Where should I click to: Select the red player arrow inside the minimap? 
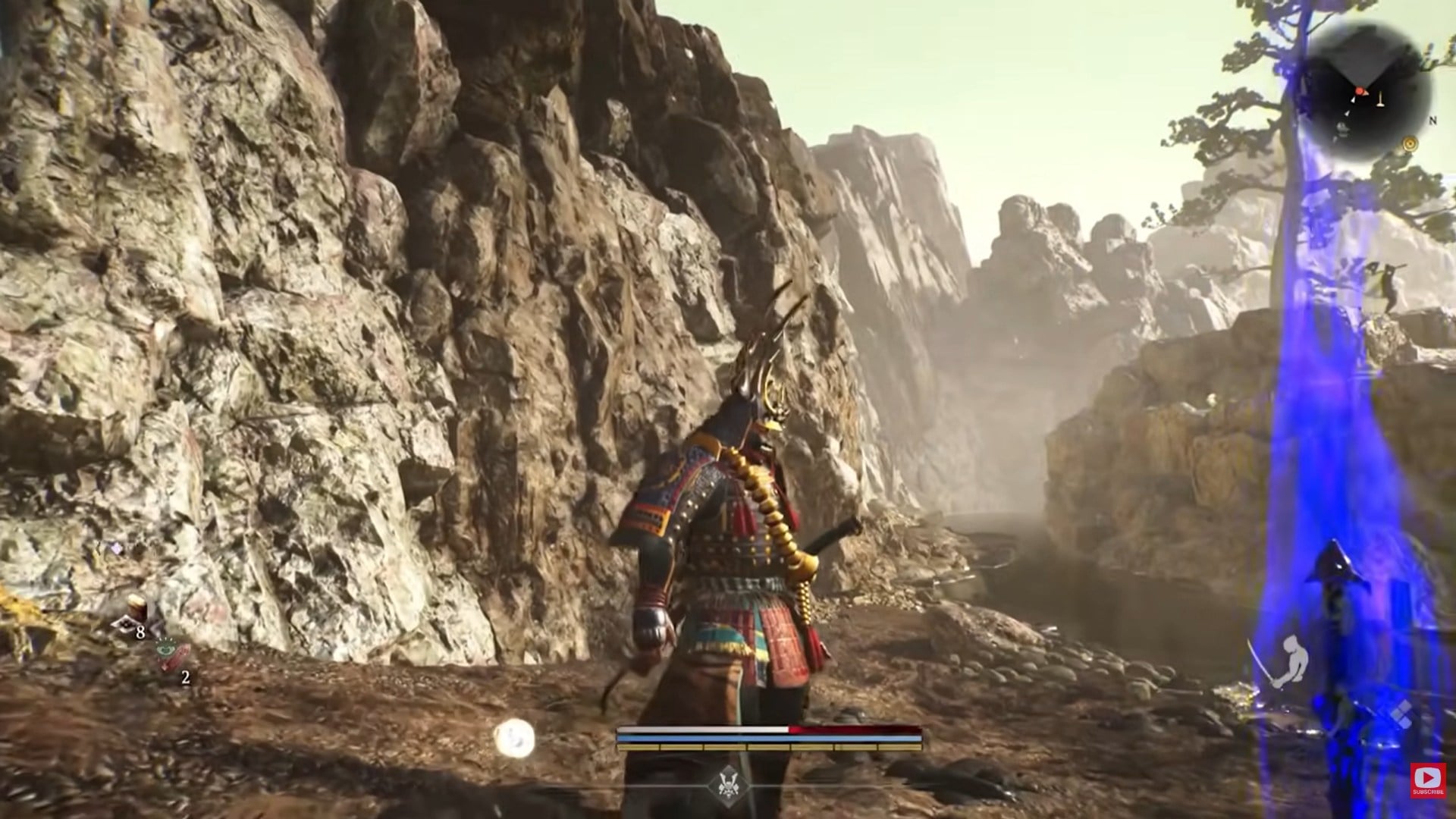(x=1360, y=91)
